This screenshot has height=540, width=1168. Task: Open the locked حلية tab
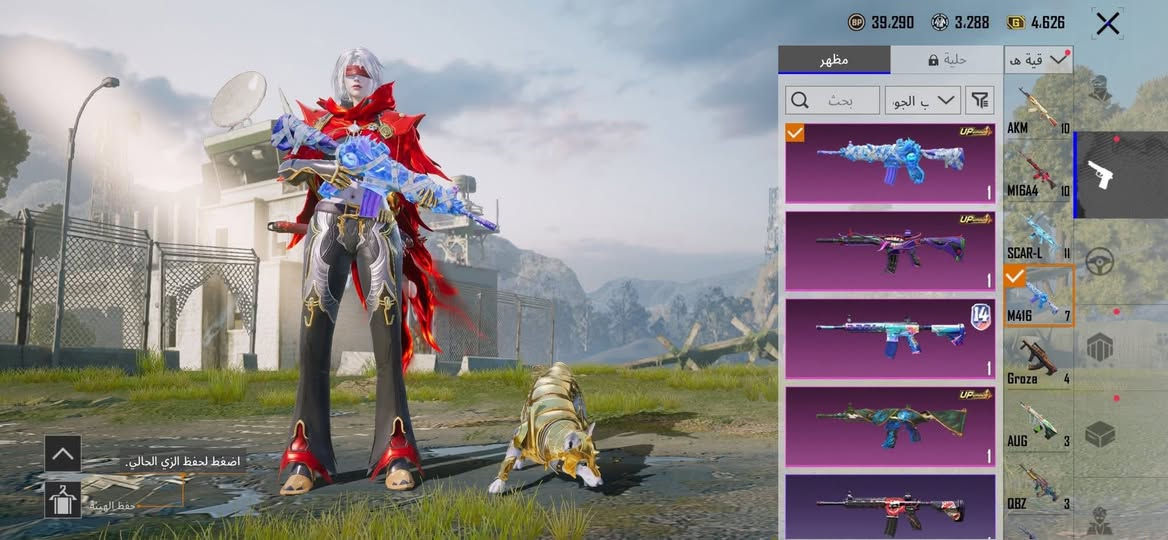(946, 60)
